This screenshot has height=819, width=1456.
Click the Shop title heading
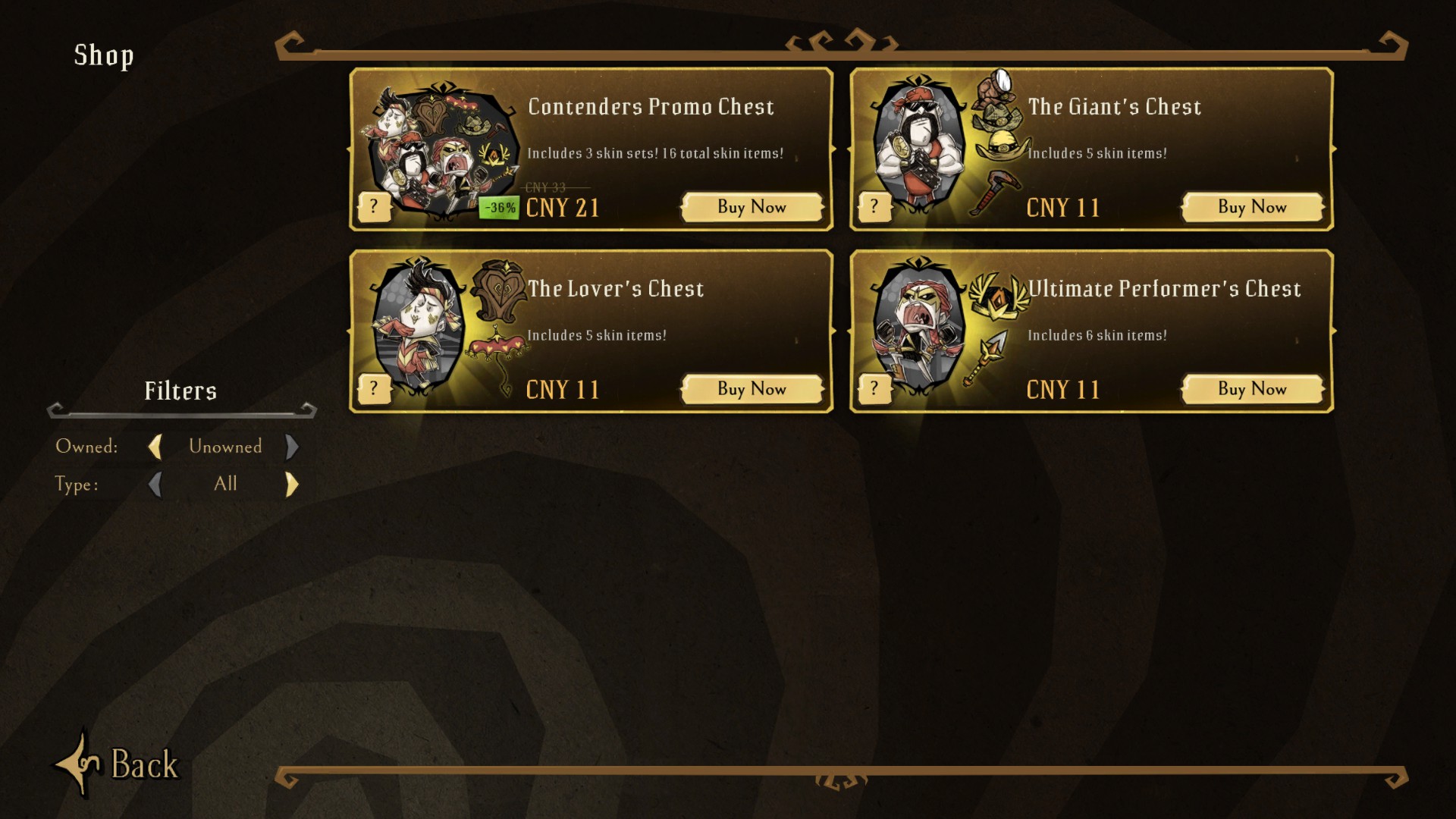coord(104,55)
